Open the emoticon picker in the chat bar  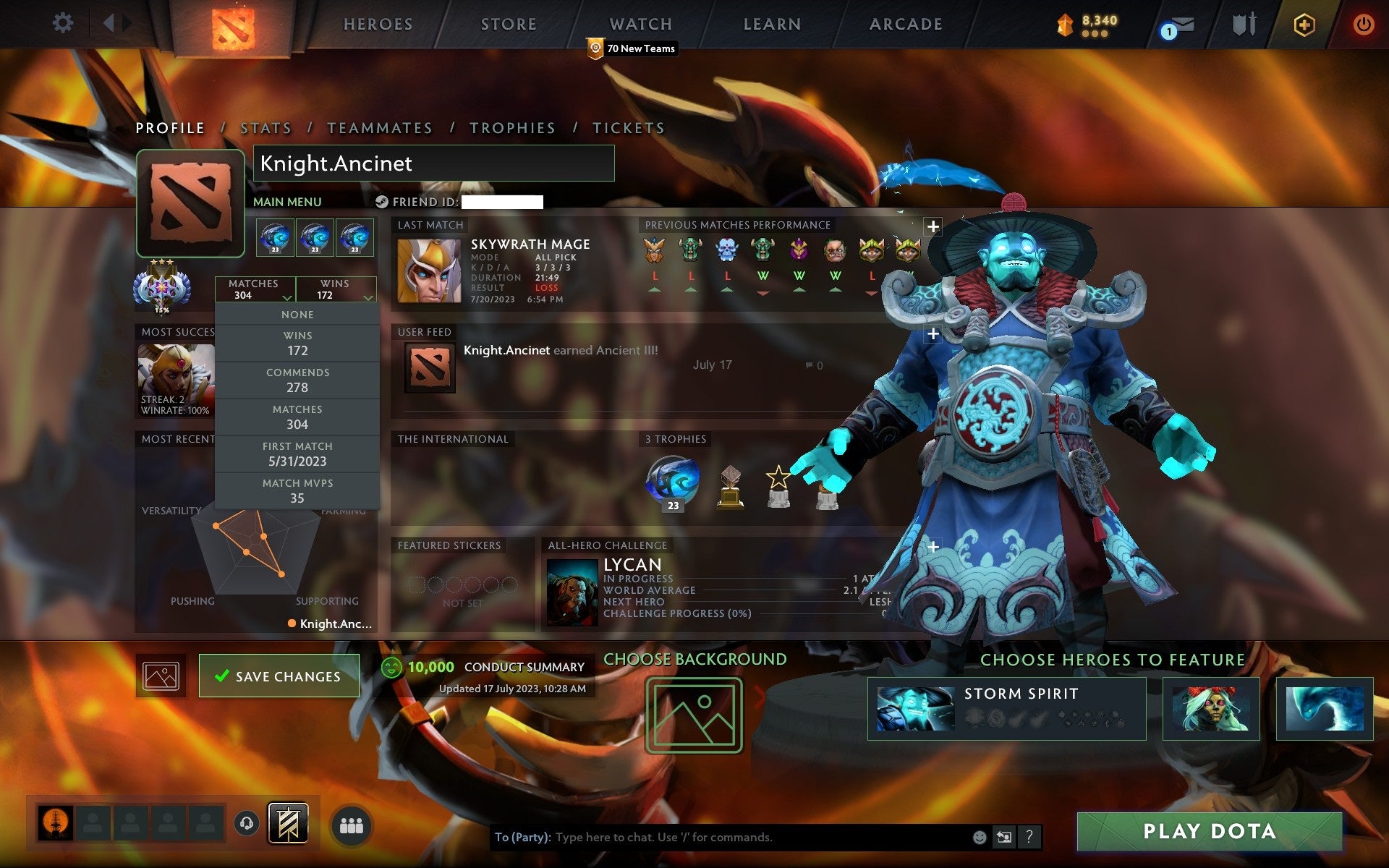click(x=981, y=838)
